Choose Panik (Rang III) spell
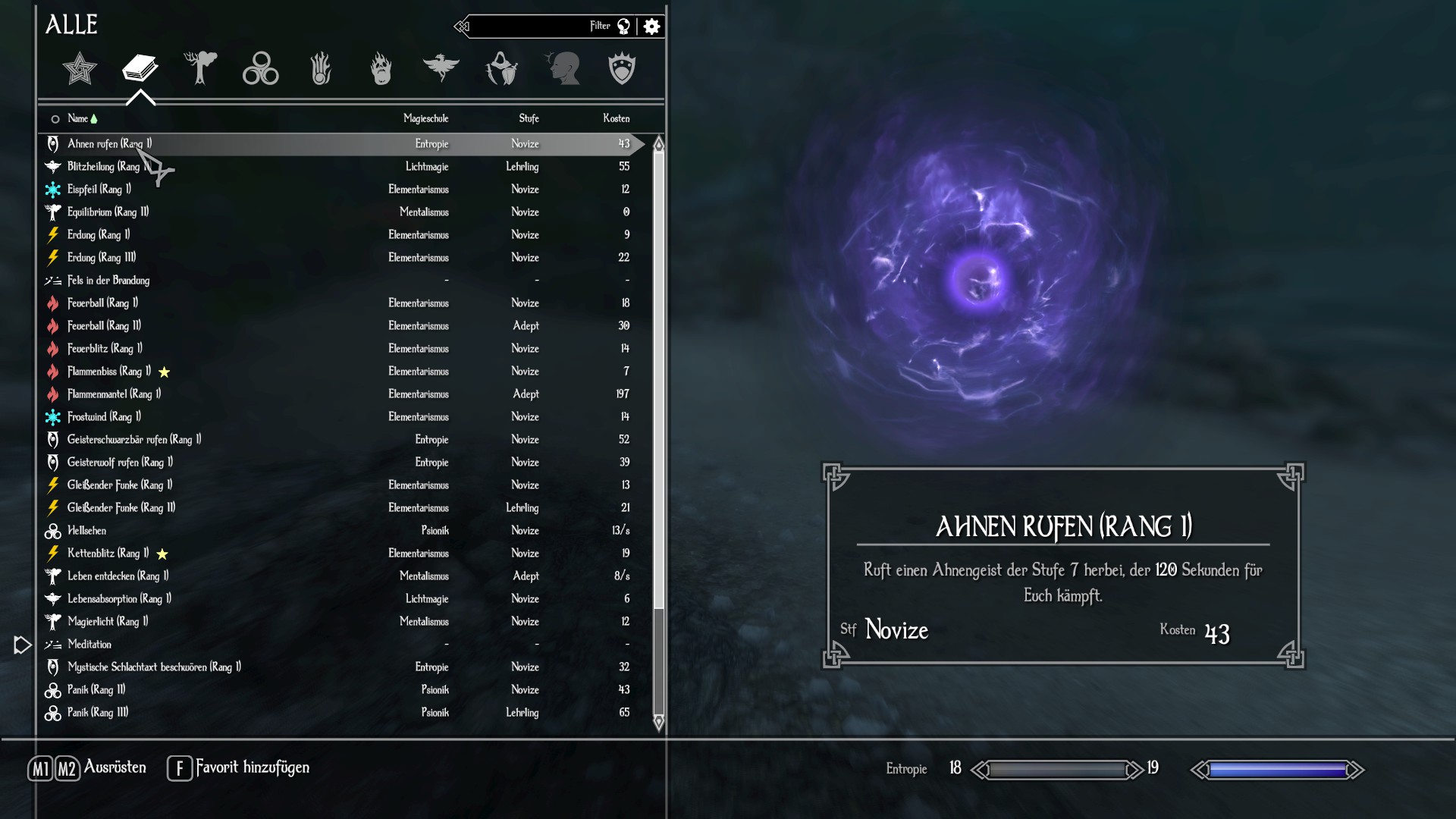 tap(98, 713)
